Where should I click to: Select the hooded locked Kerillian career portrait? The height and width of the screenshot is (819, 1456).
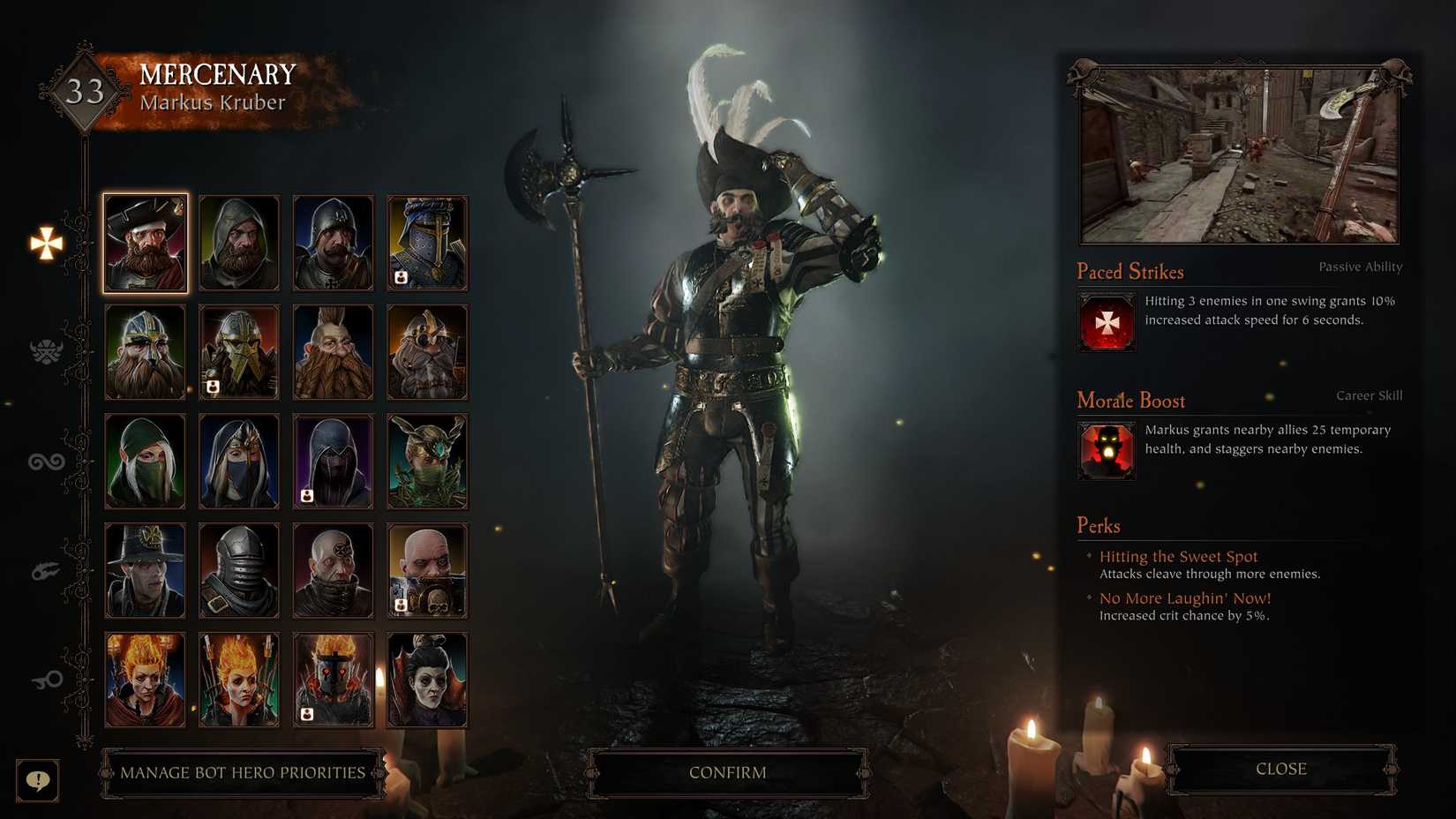point(334,459)
